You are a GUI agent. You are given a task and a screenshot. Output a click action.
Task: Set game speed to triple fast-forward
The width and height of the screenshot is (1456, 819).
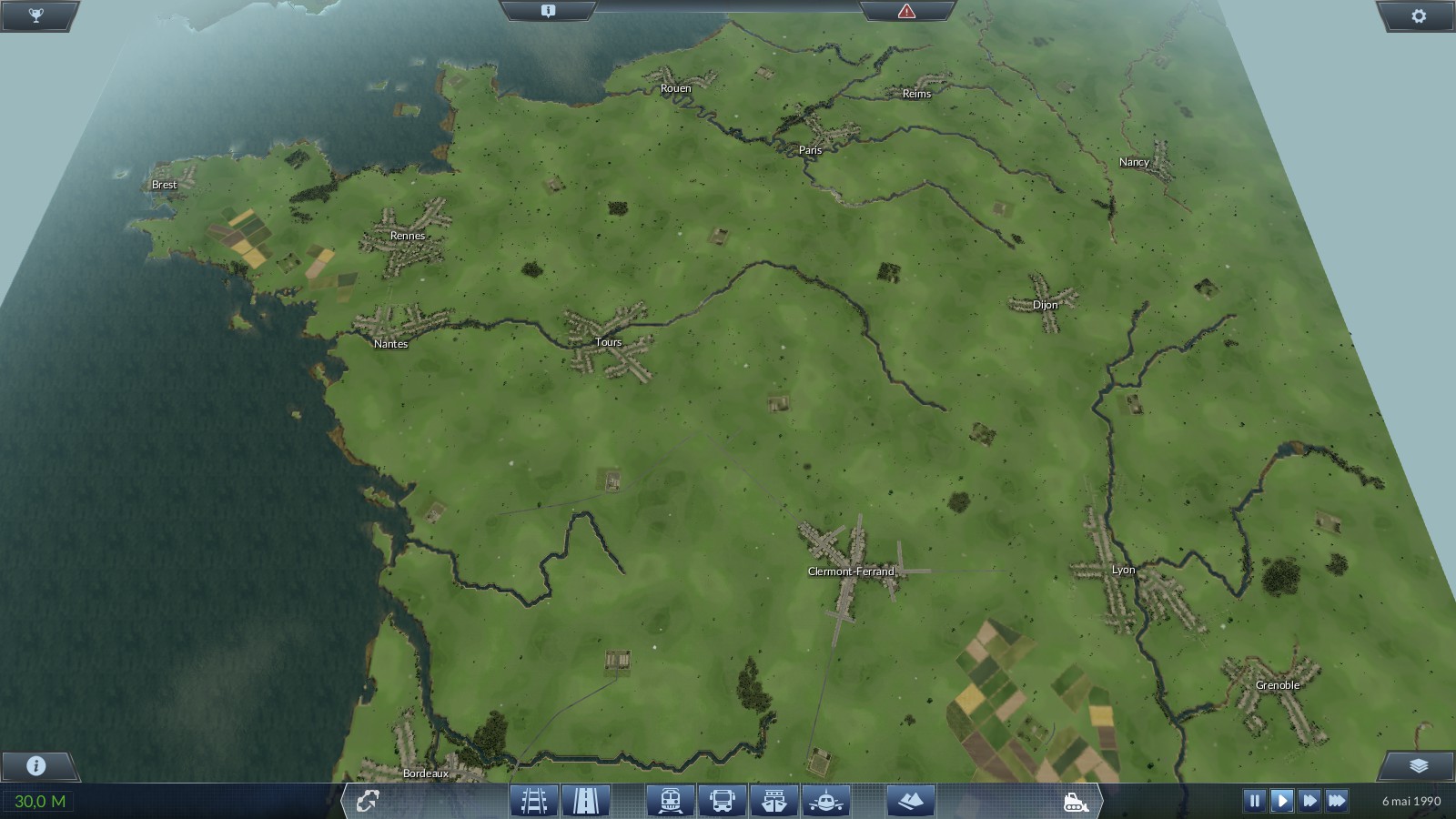(1337, 801)
